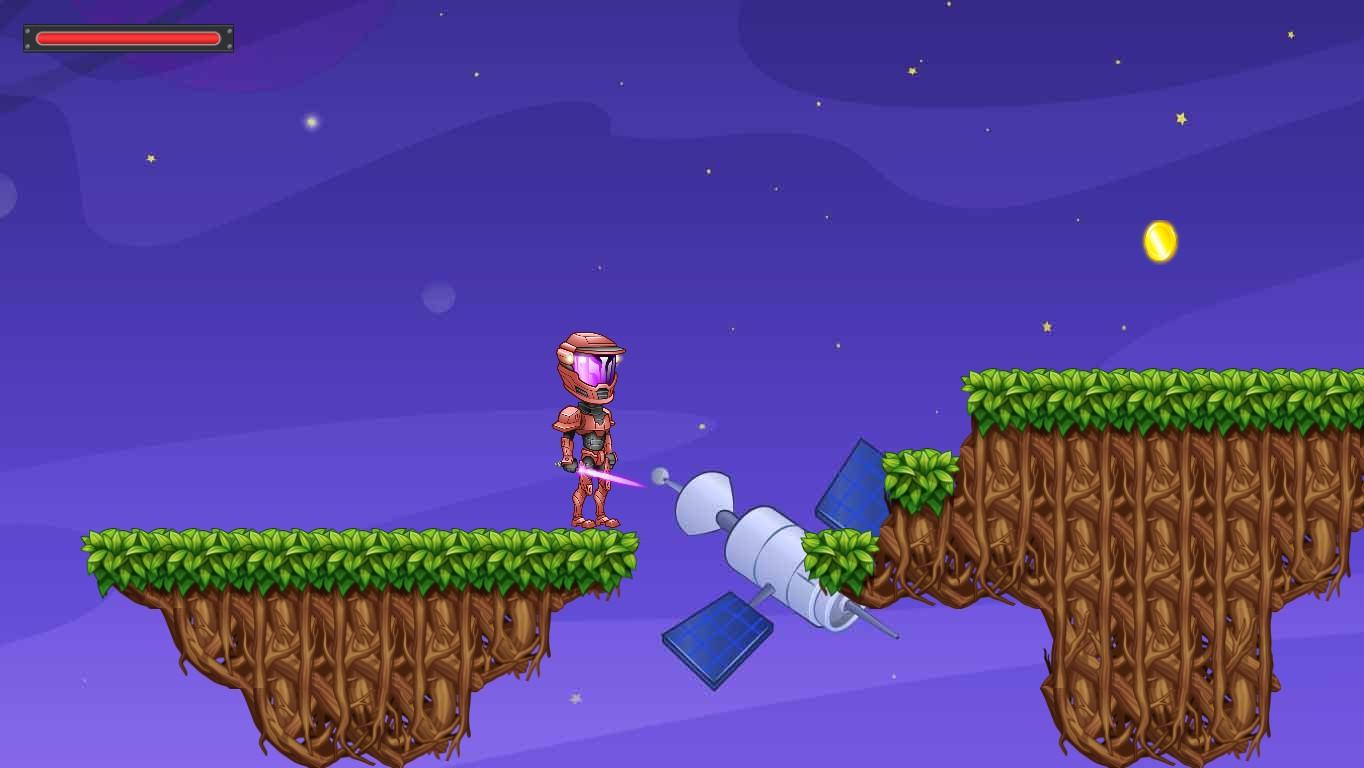Click the satellite's white dish antenna
The image size is (1364, 768).
(x=700, y=505)
